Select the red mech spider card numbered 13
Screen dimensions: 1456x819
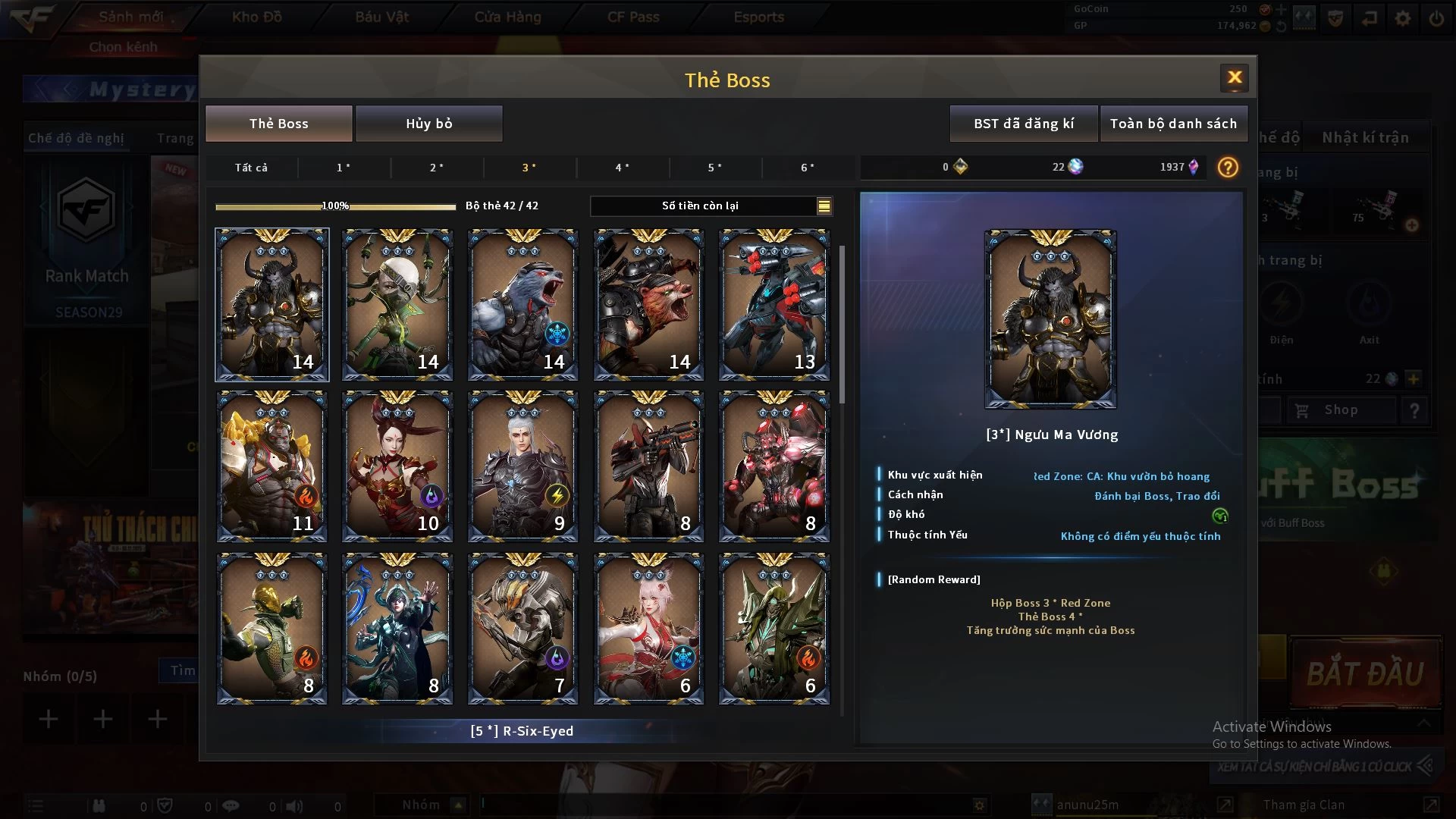click(x=773, y=305)
